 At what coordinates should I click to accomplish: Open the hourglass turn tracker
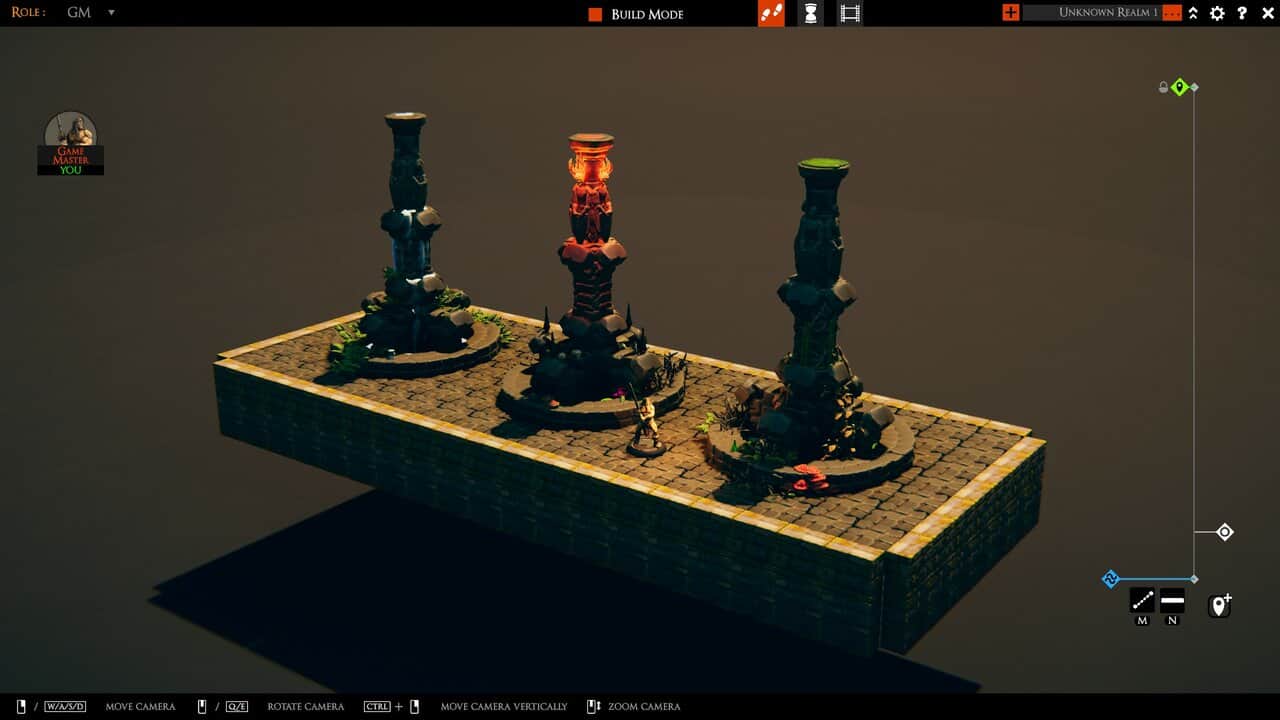[810, 13]
